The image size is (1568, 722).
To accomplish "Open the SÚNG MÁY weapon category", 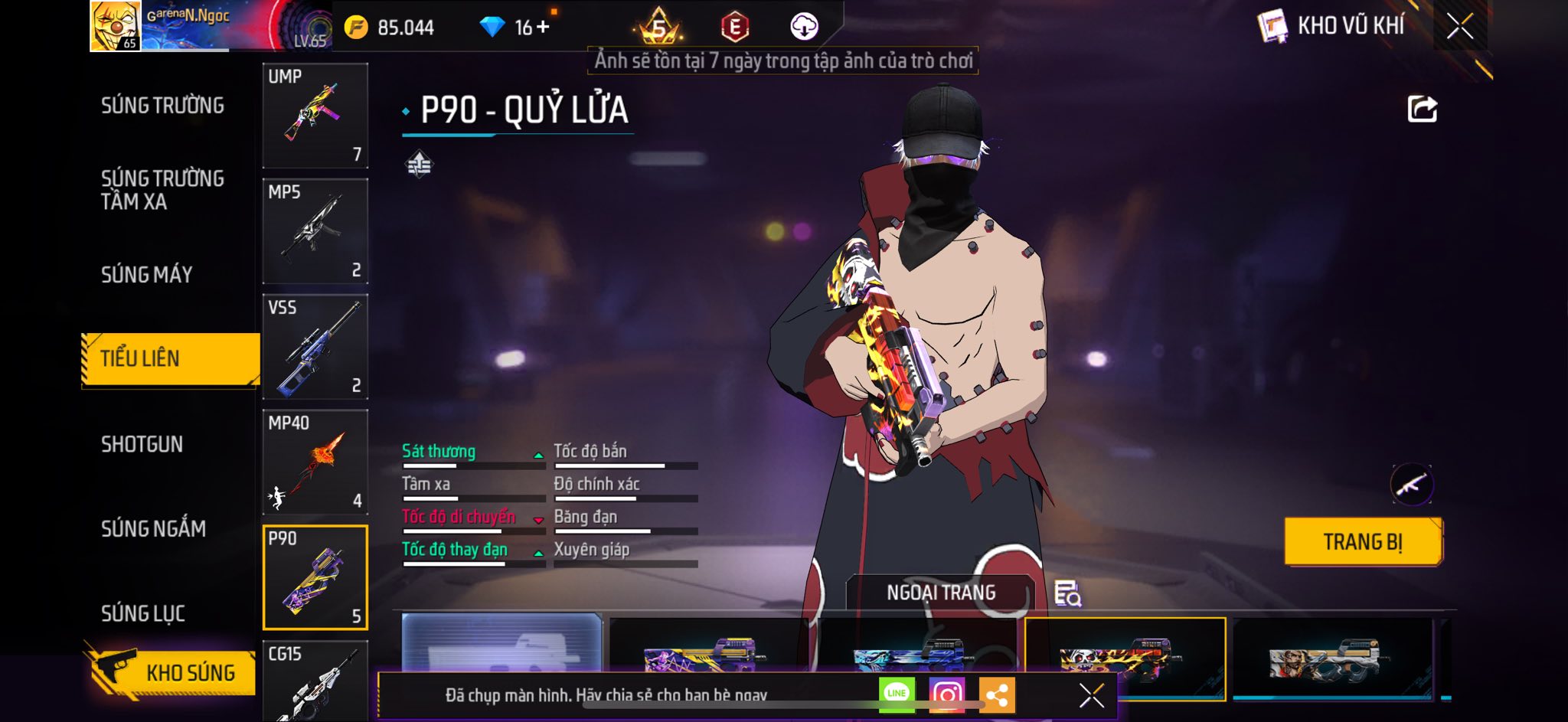I will 147,275.
